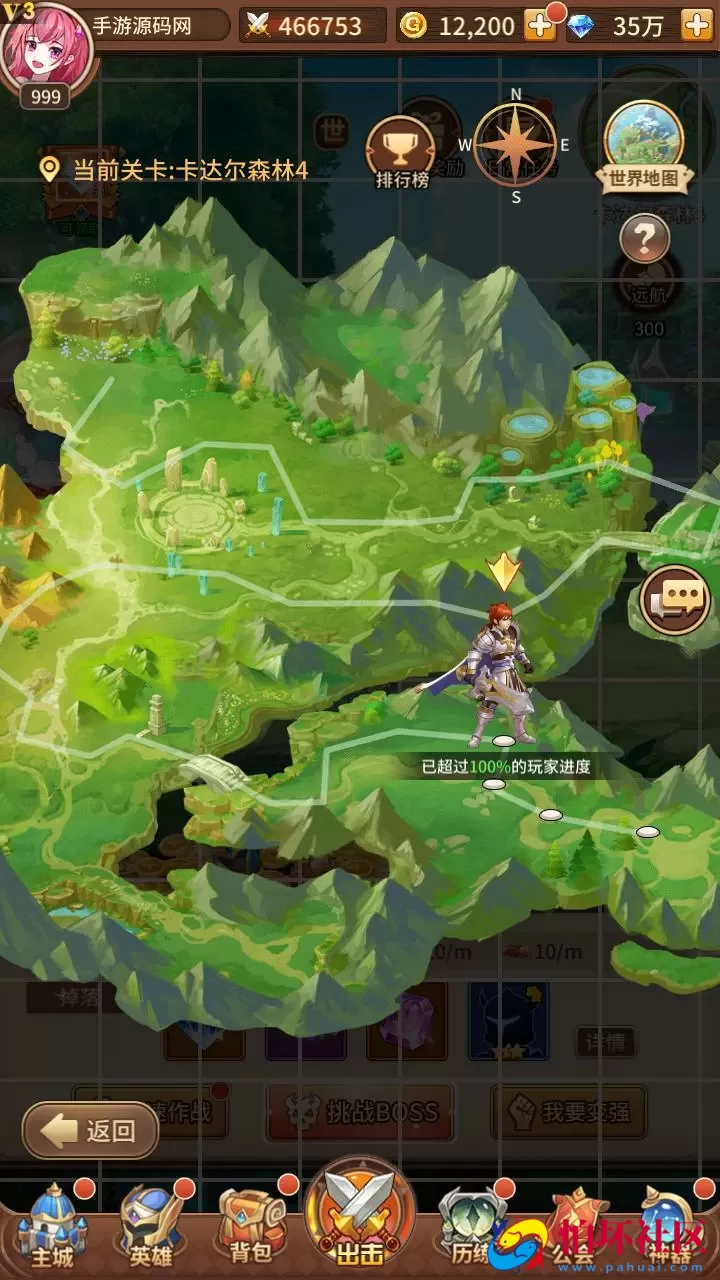Open the 世界地图 world map
Screen dimensions: 720x1280
[x=645, y=147]
